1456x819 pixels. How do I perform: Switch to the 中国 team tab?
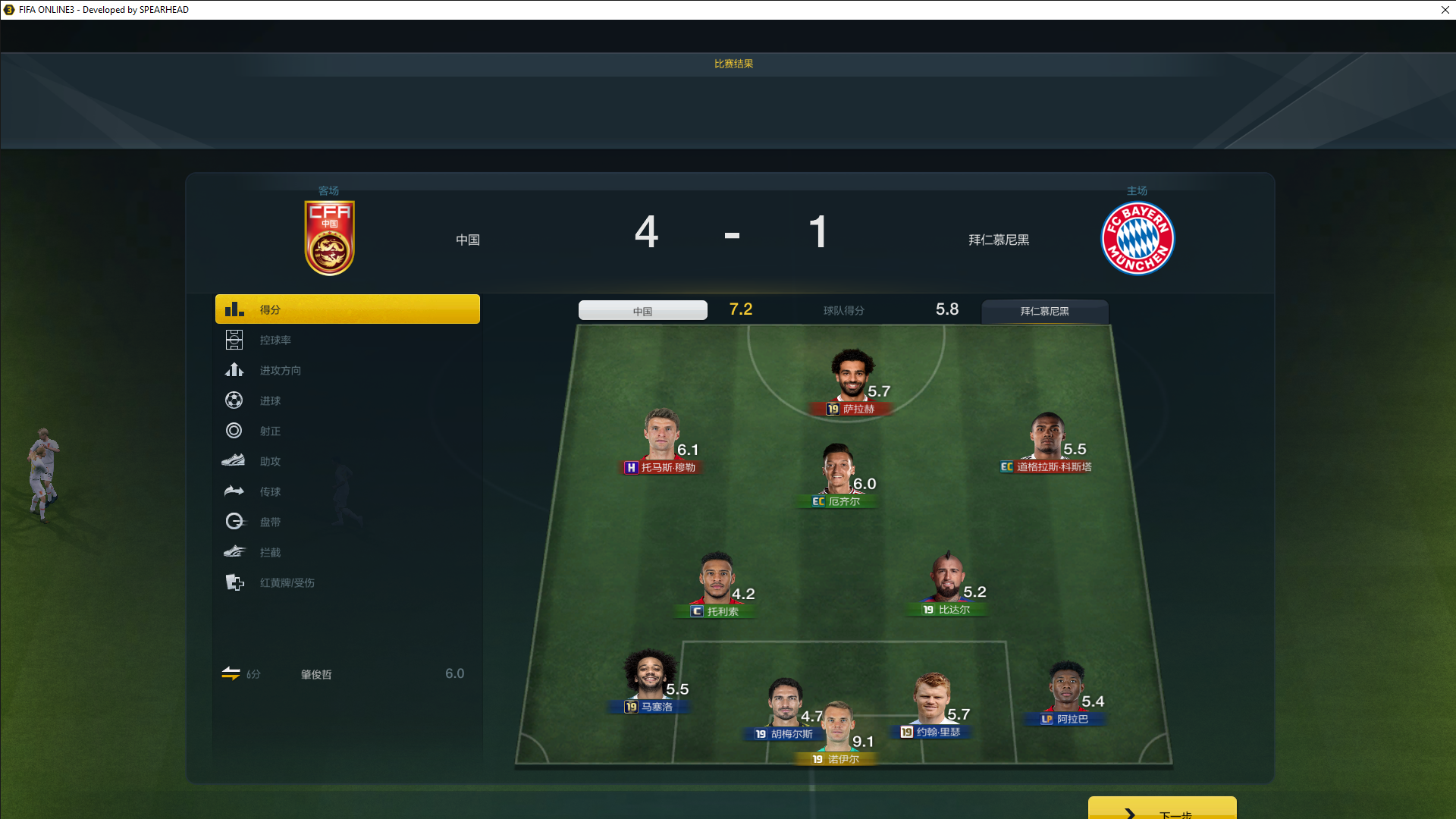(642, 311)
